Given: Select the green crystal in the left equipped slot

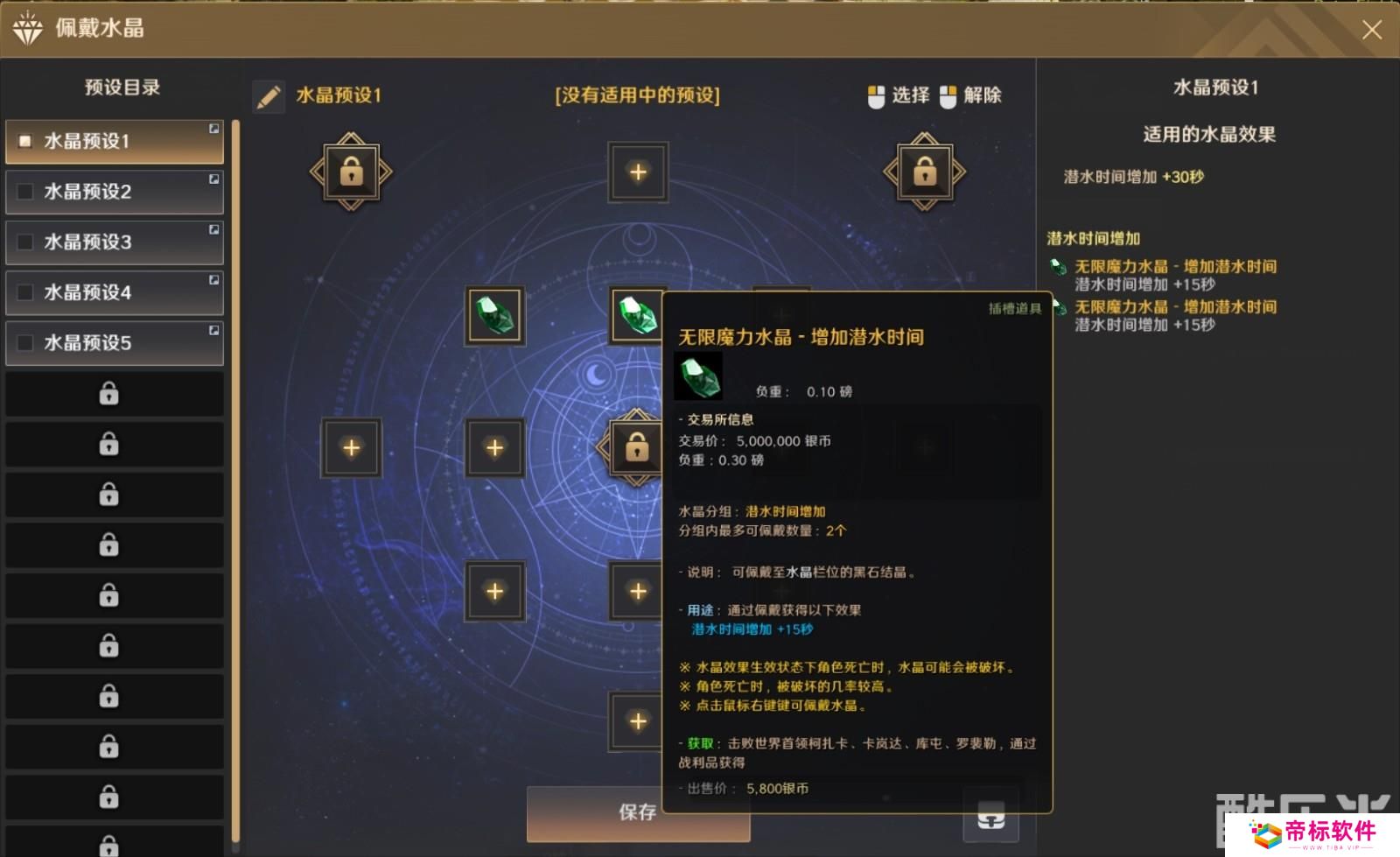Looking at the screenshot, I should click(494, 316).
